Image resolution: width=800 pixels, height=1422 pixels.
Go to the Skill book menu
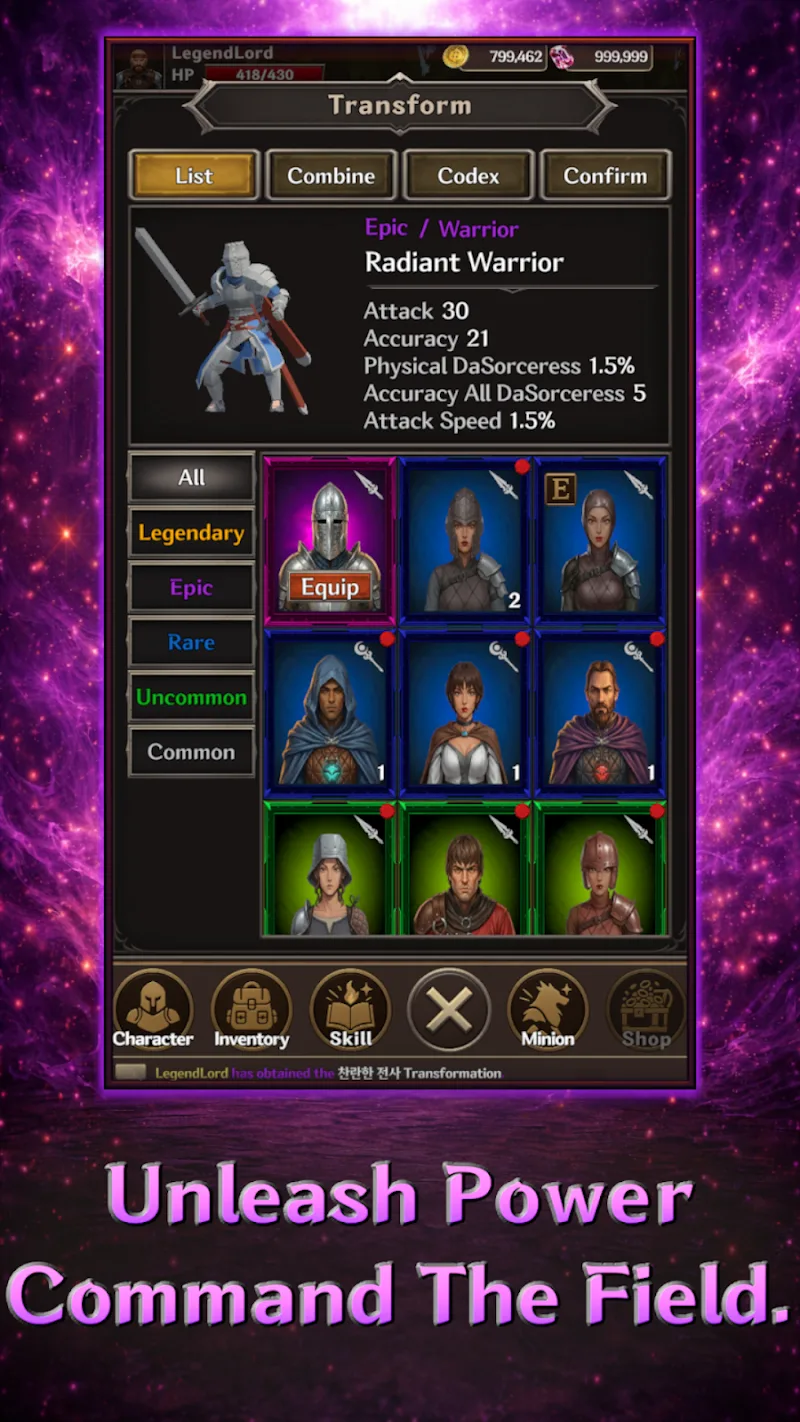(350, 1008)
